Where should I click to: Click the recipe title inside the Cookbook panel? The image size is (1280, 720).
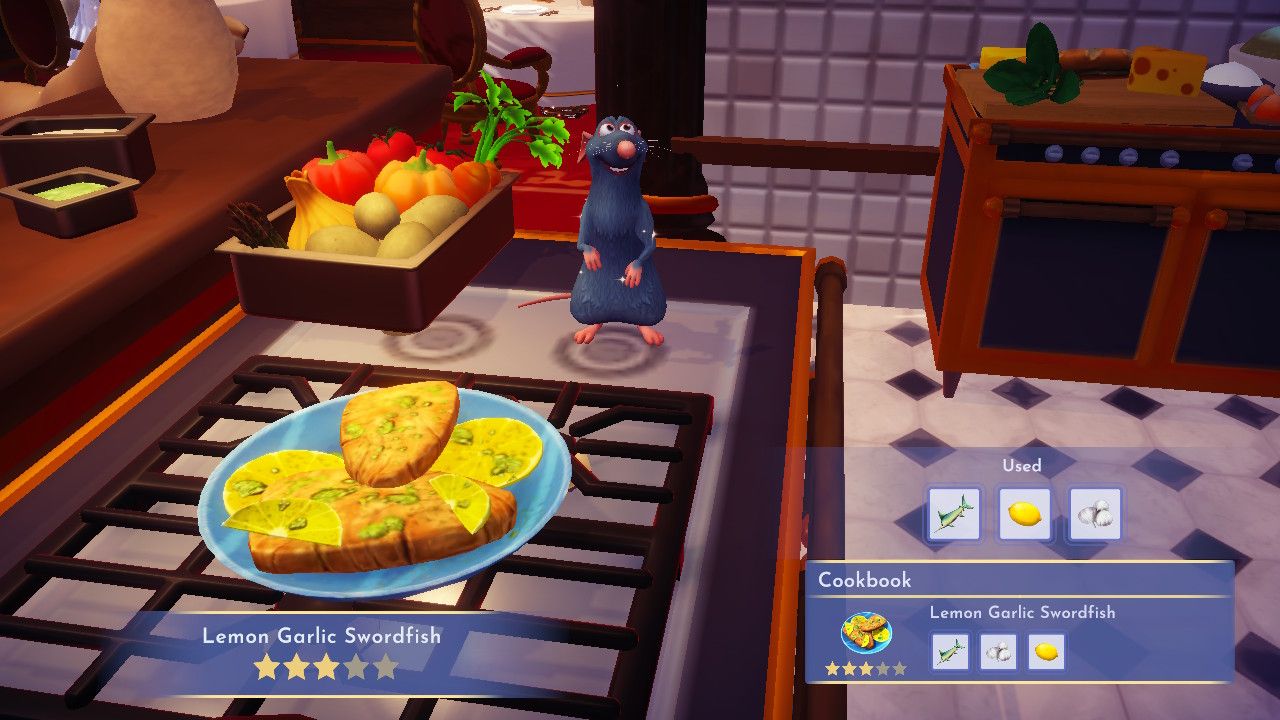[x=1023, y=612]
